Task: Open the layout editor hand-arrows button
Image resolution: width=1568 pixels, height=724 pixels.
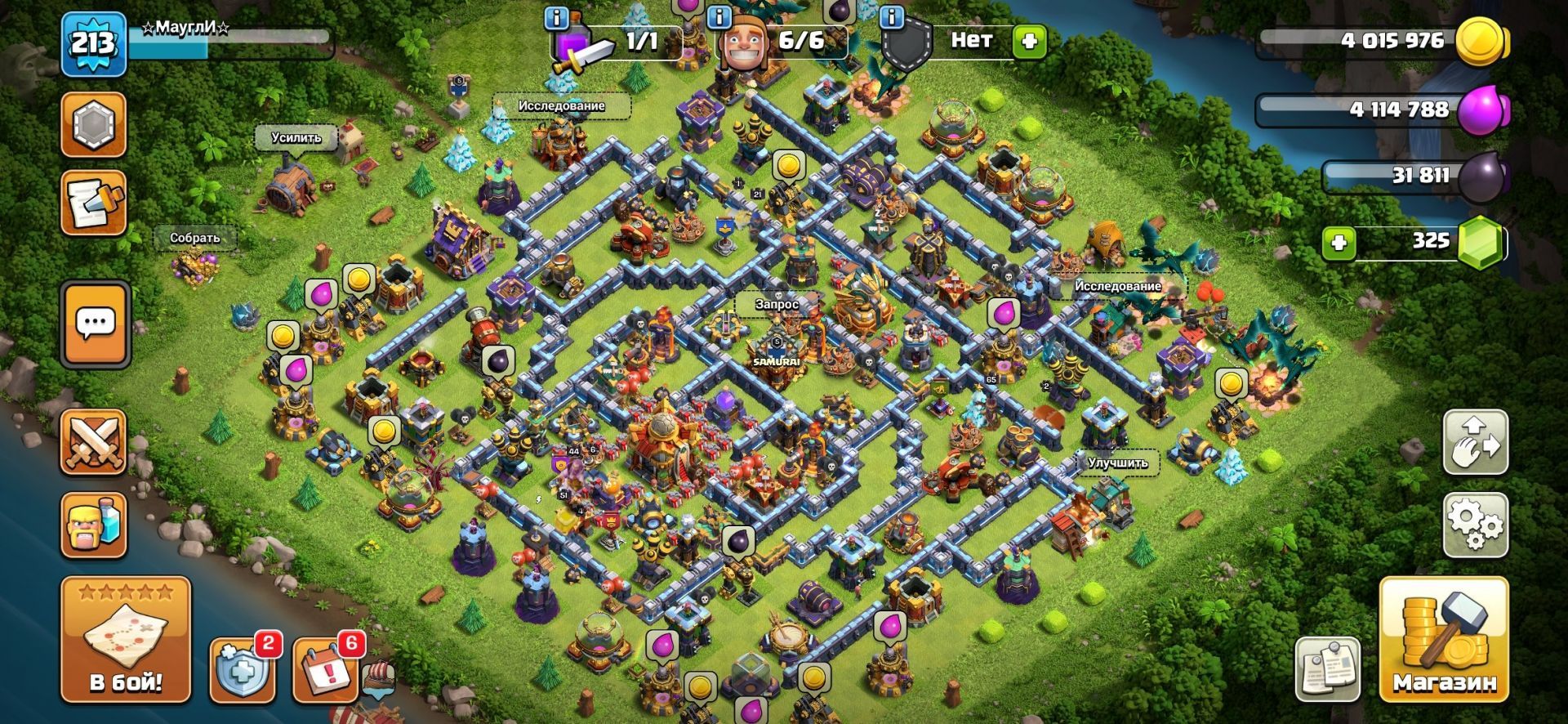Action: pos(1475,442)
